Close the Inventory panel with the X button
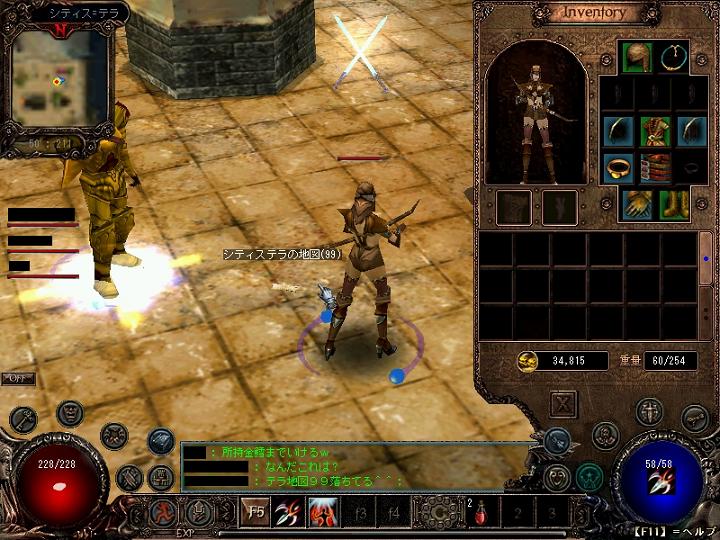This screenshot has width=720, height=540. click(564, 404)
